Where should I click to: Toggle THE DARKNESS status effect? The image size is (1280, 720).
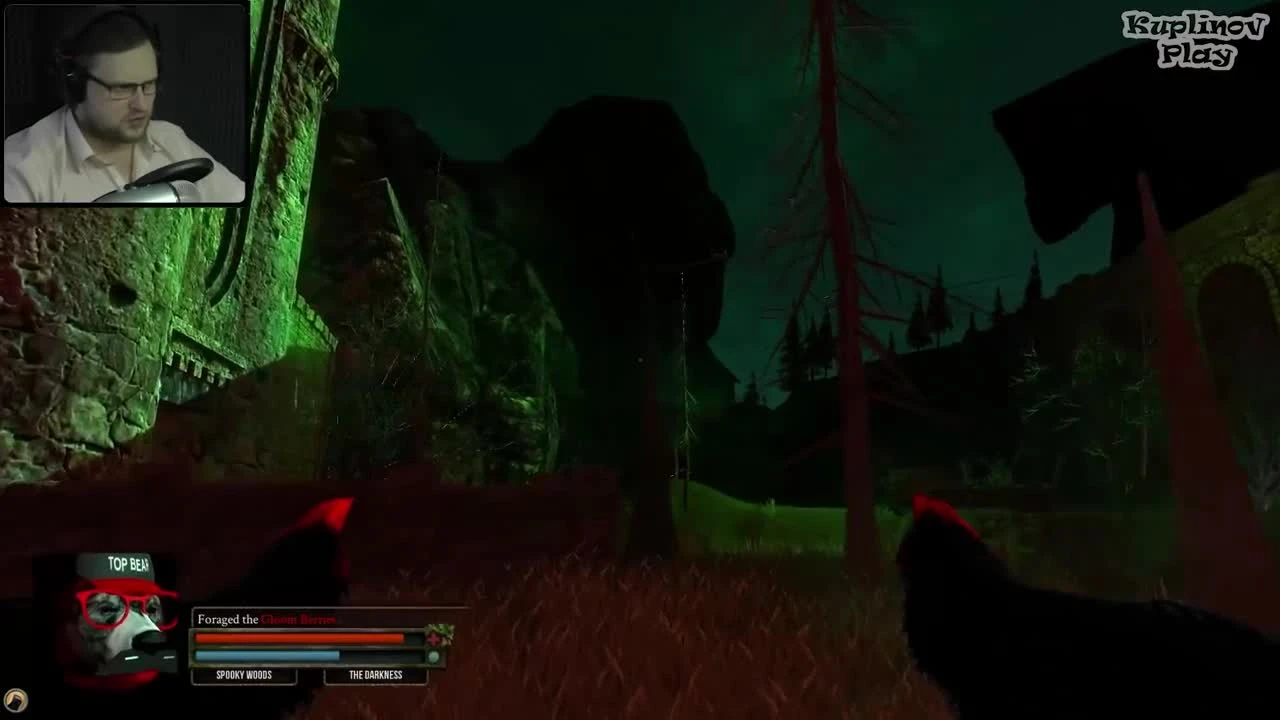point(376,675)
